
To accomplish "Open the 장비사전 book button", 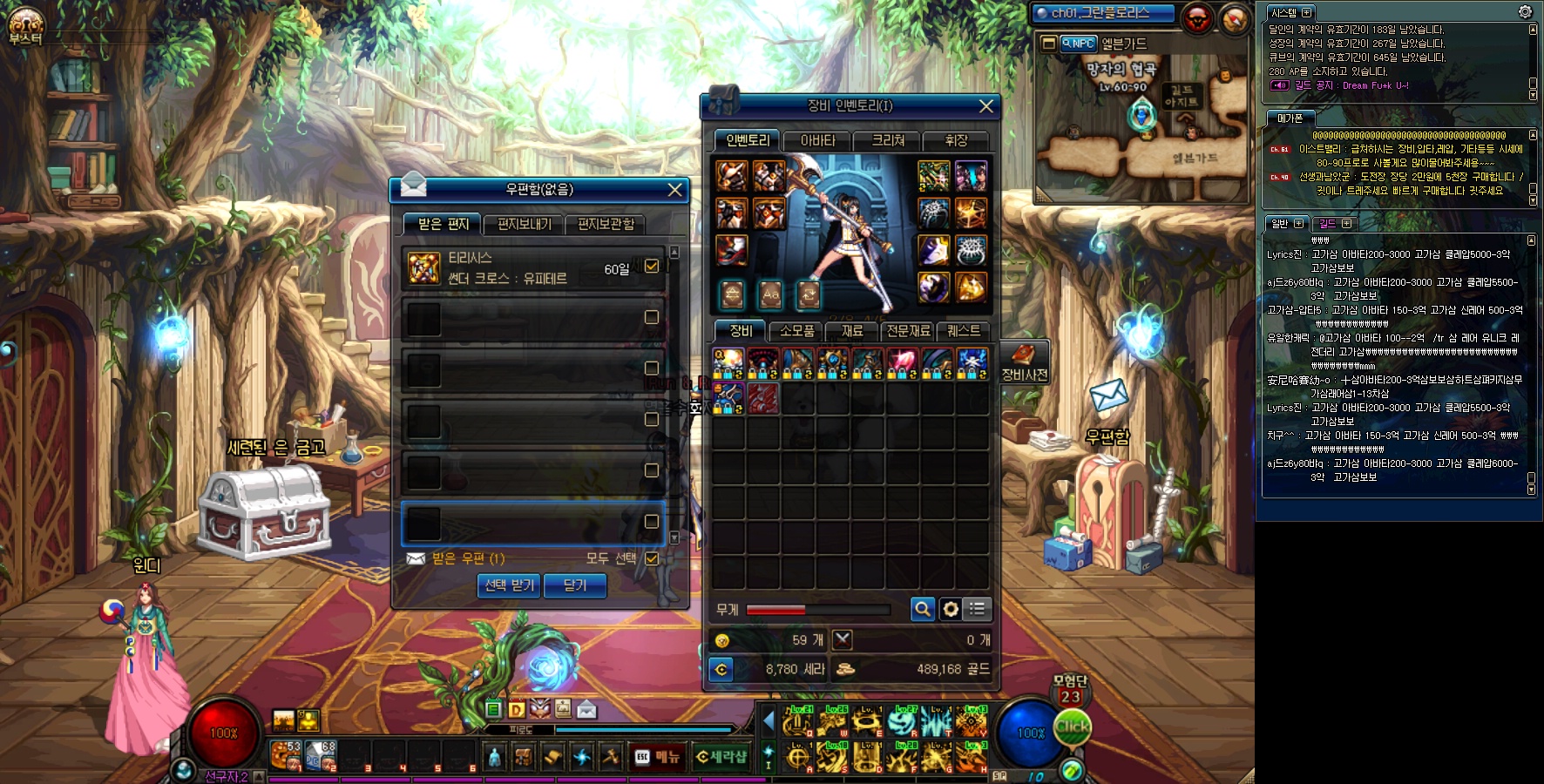I will pos(1024,362).
